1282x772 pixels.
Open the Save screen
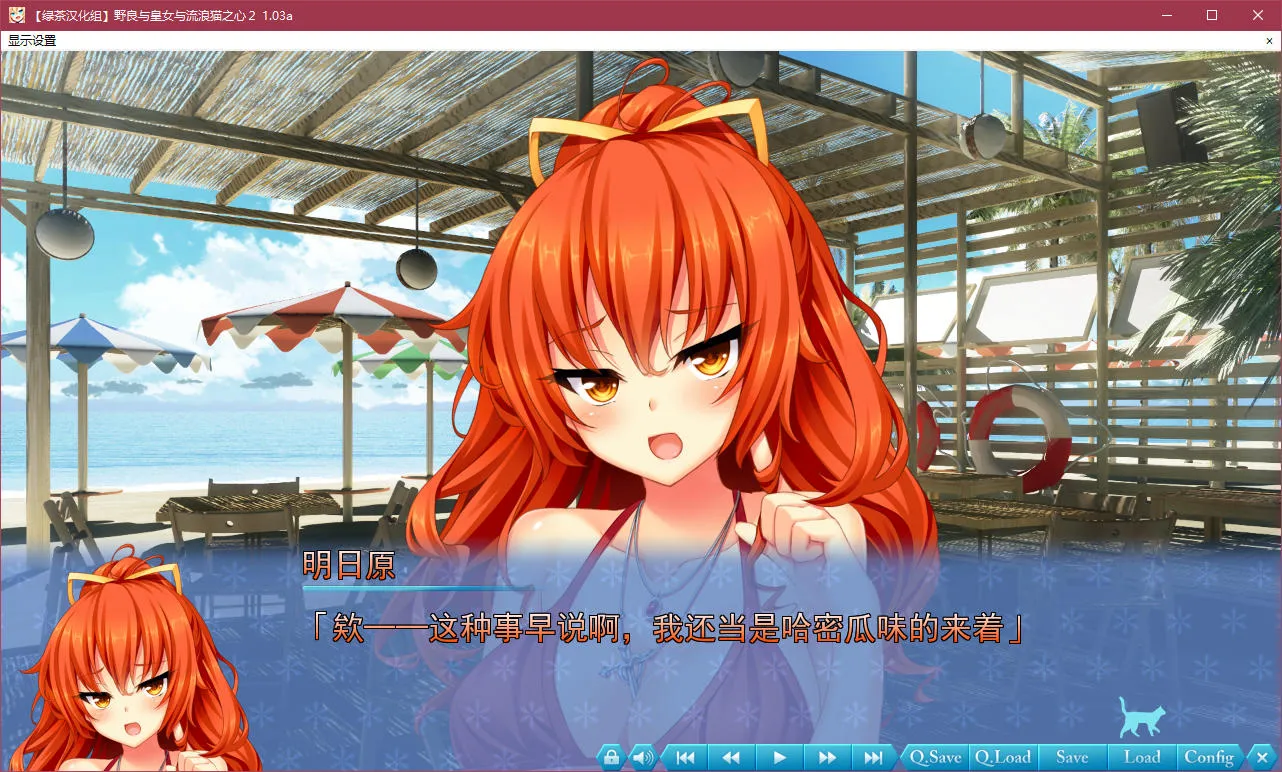coord(1073,757)
